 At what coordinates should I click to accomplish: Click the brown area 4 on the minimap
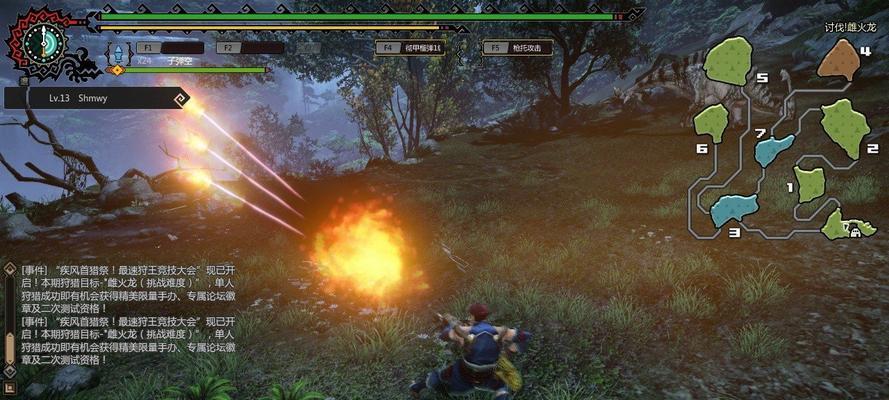(838, 60)
